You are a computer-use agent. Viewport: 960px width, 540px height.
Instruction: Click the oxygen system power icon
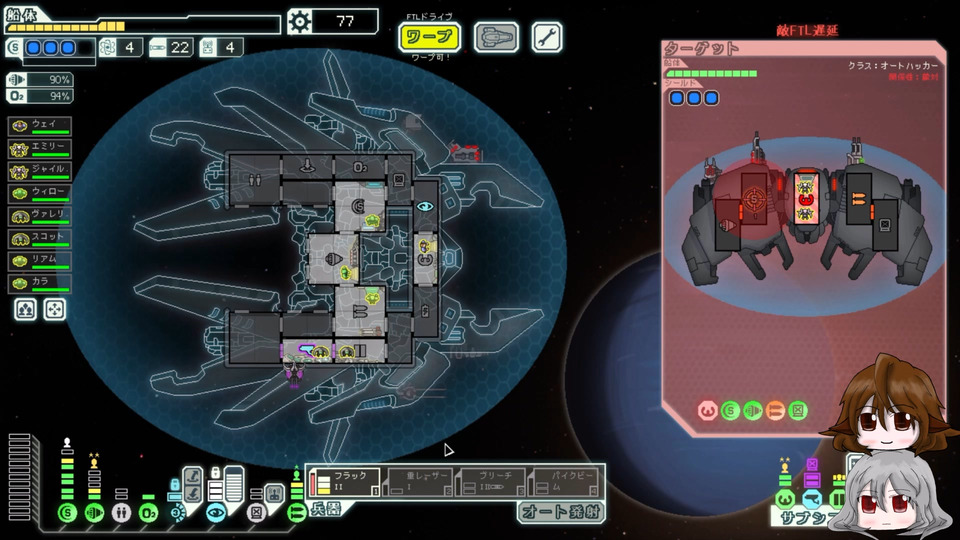coord(148,513)
